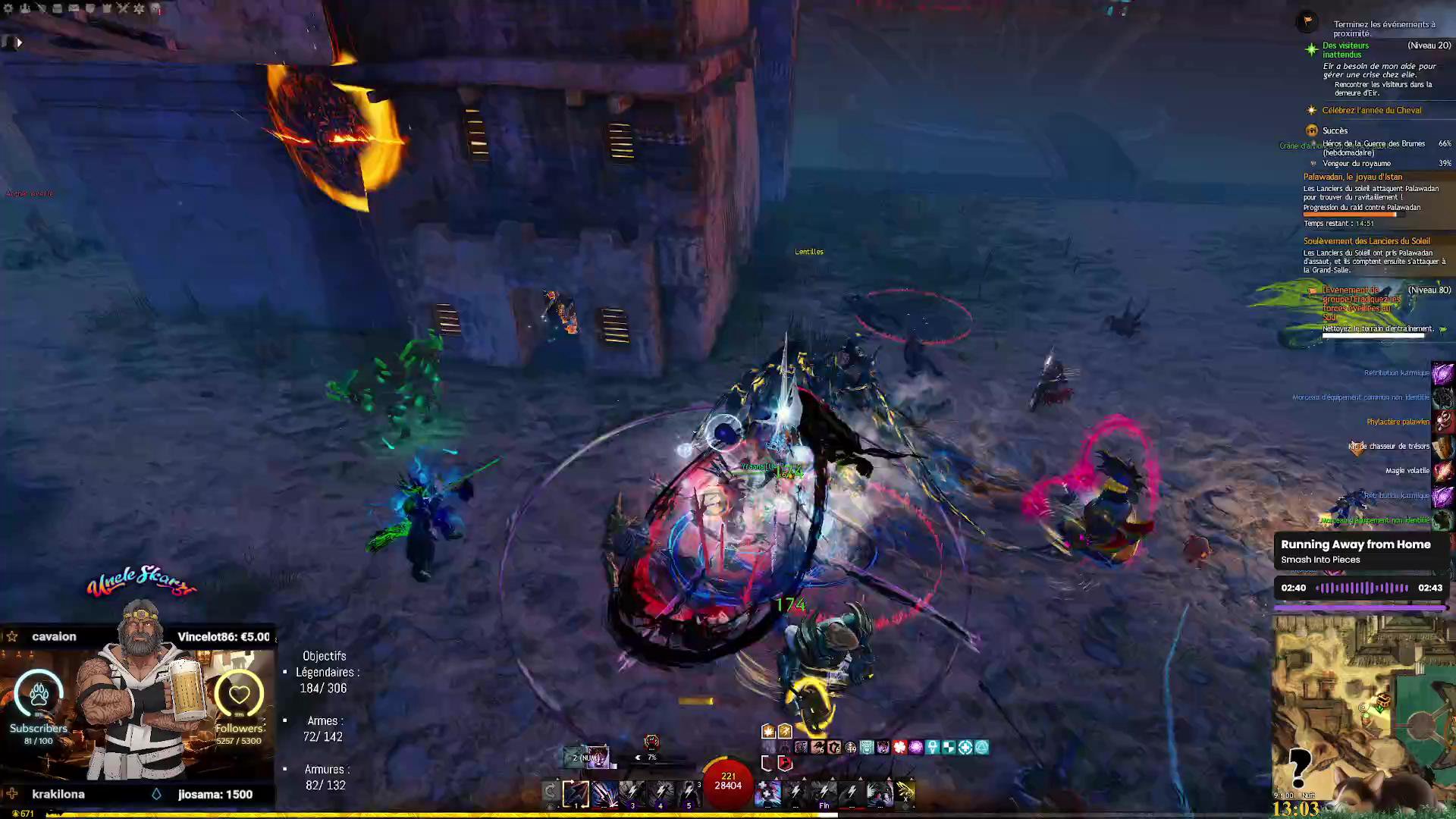Click the Palawadan, le joyau d'Istan event
Viewport: 1456px width, 819px height.
(1352, 177)
